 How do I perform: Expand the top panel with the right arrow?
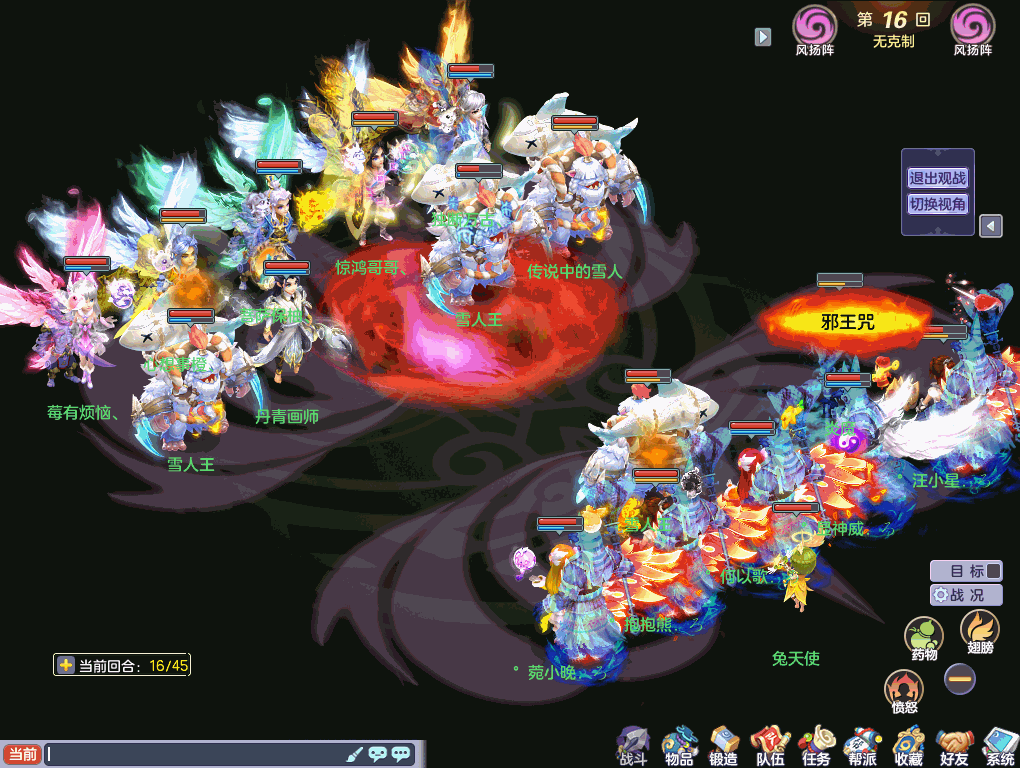pos(763,36)
